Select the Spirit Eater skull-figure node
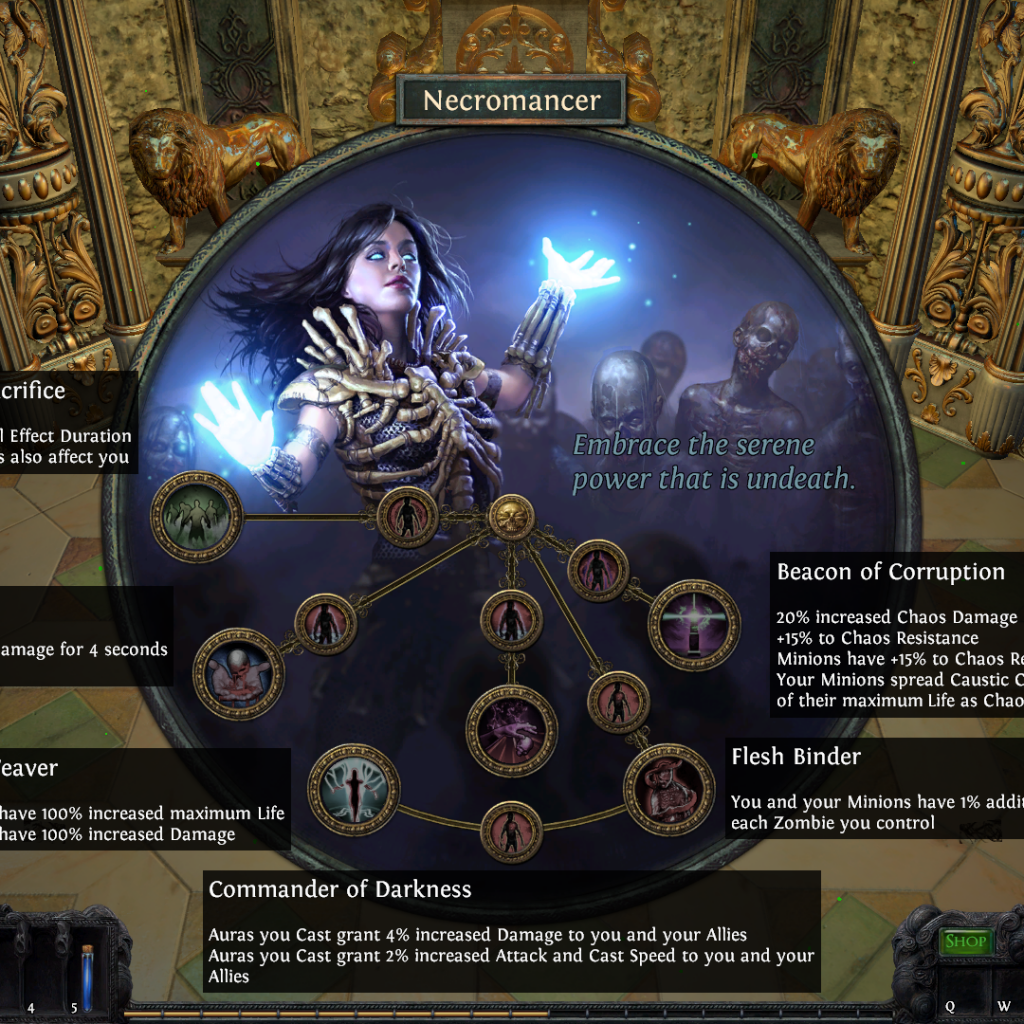Screen dimensions: 1024x1024 pos(238,673)
